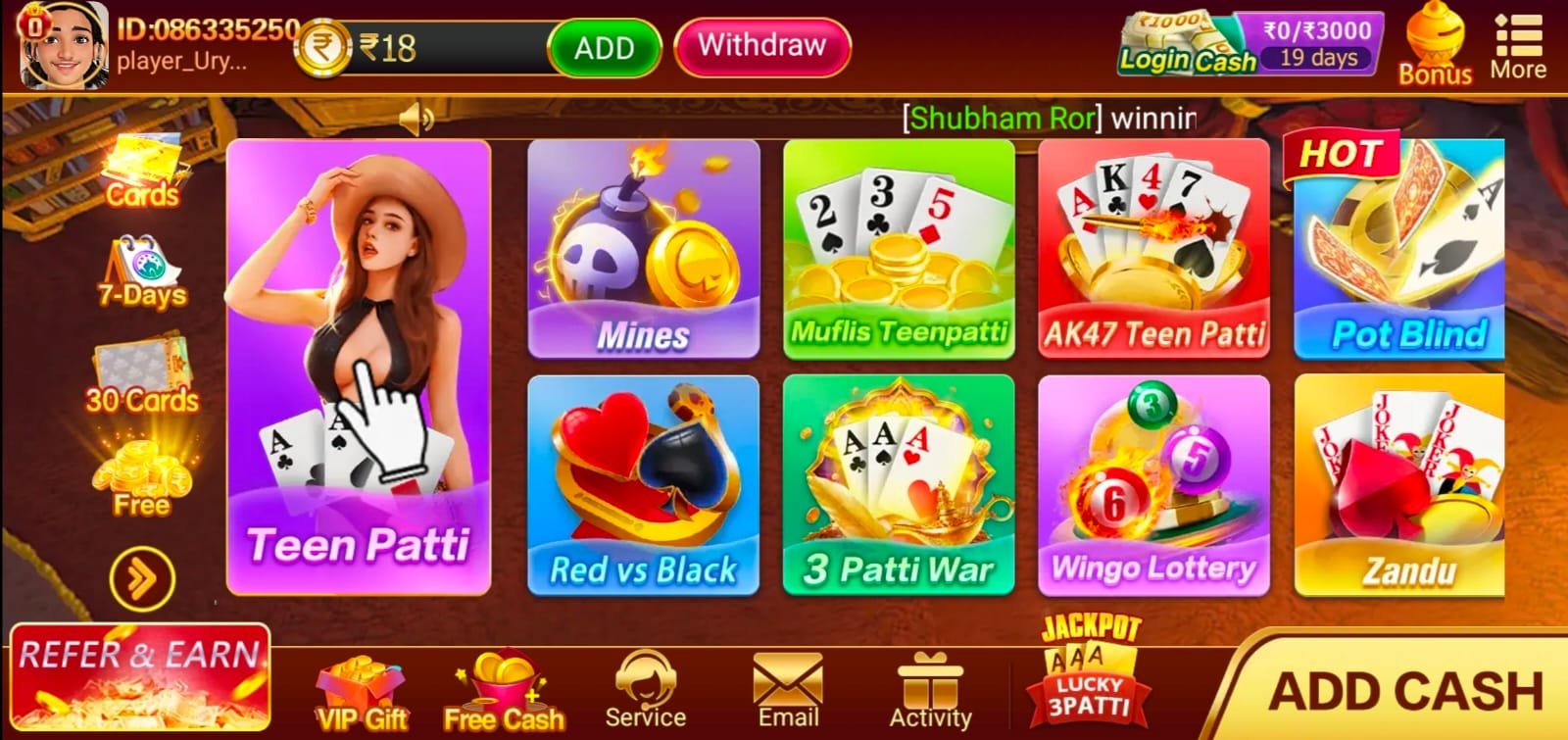Open your player profile avatar
This screenshot has height=740, width=1568.
66,43
